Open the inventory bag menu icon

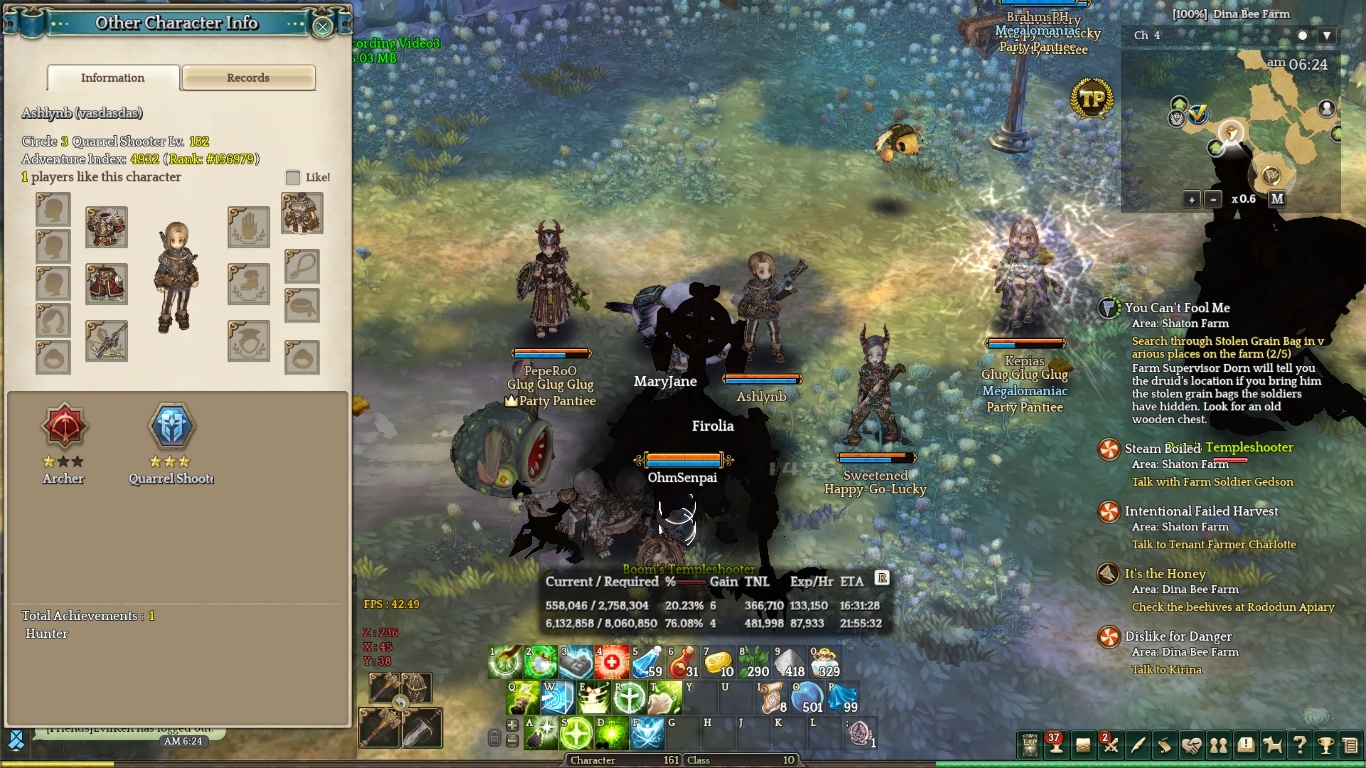(x=1083, y=745)
